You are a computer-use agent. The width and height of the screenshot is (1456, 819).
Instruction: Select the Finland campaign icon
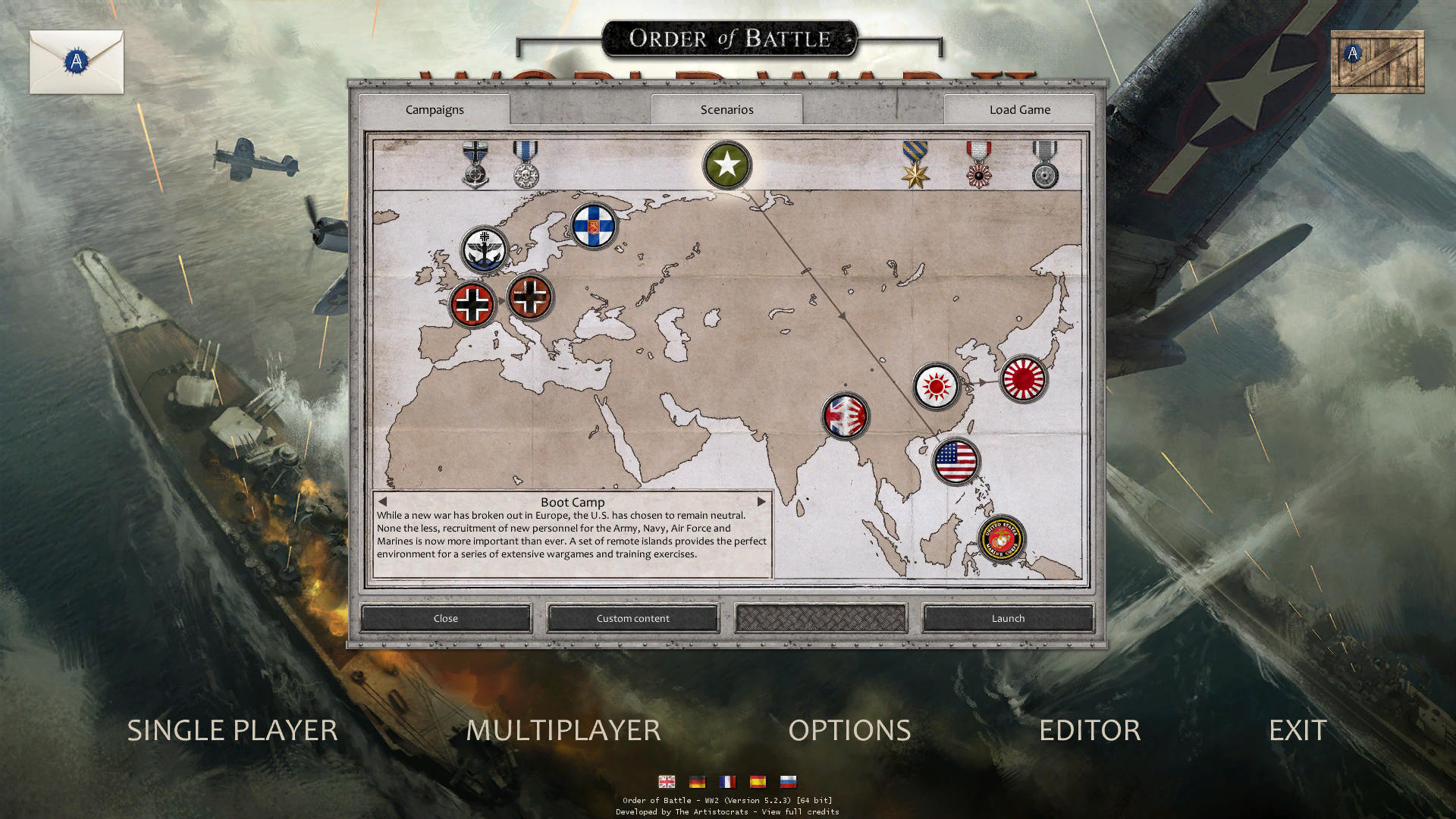click(x=595, y=227)
